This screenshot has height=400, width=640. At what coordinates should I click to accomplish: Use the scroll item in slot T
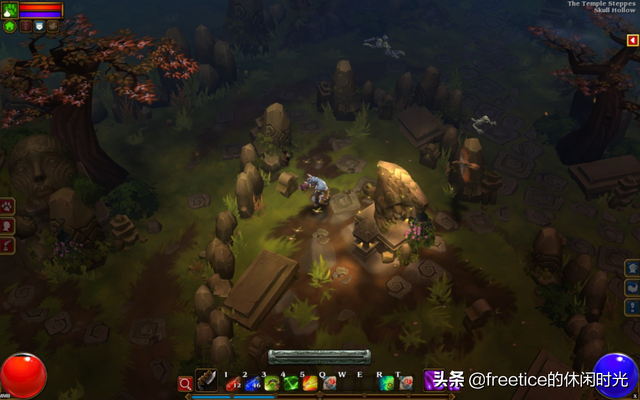pyautogui.click(x=405, y=383)
